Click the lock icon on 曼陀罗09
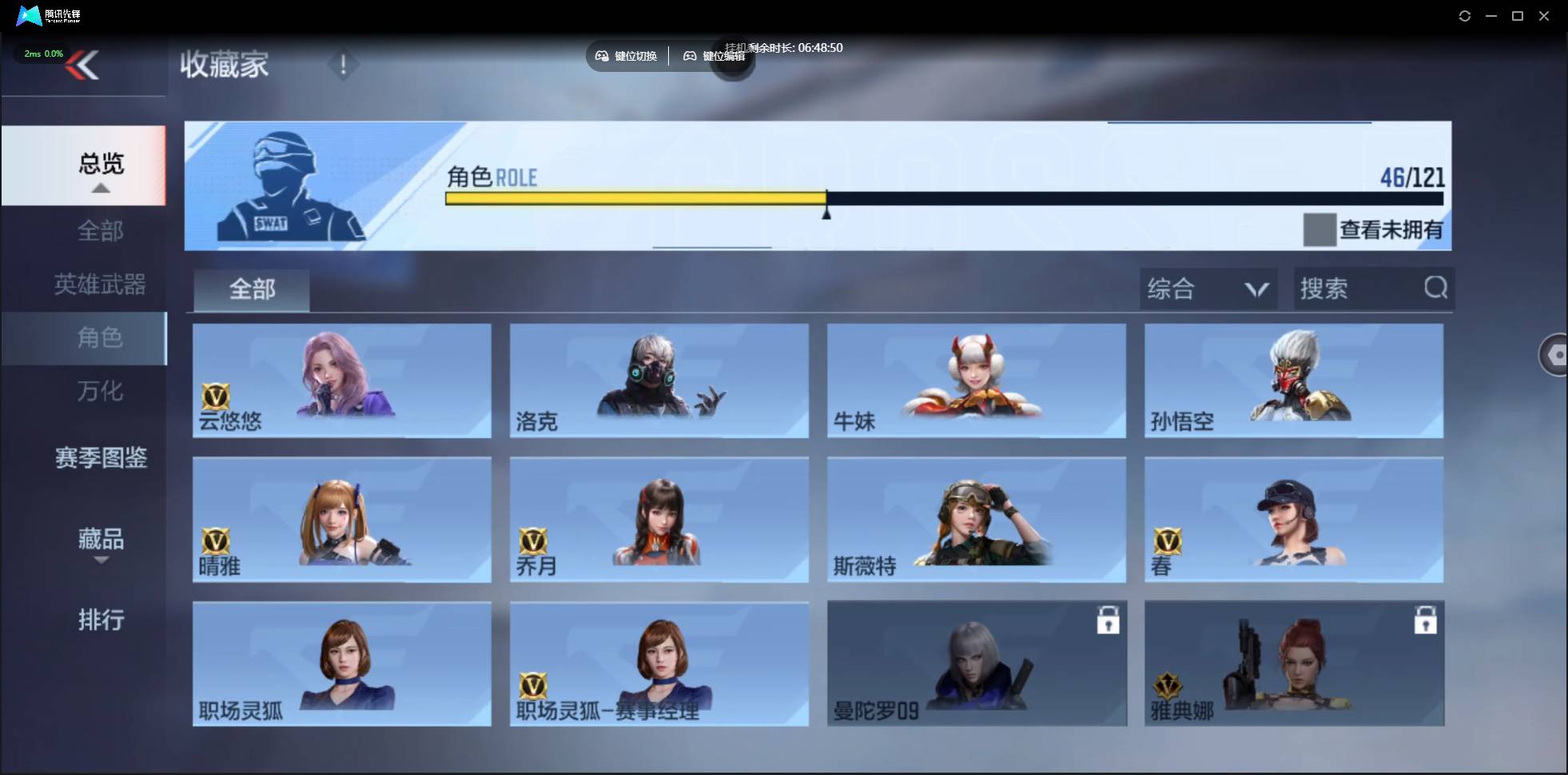 point(1109,619)
